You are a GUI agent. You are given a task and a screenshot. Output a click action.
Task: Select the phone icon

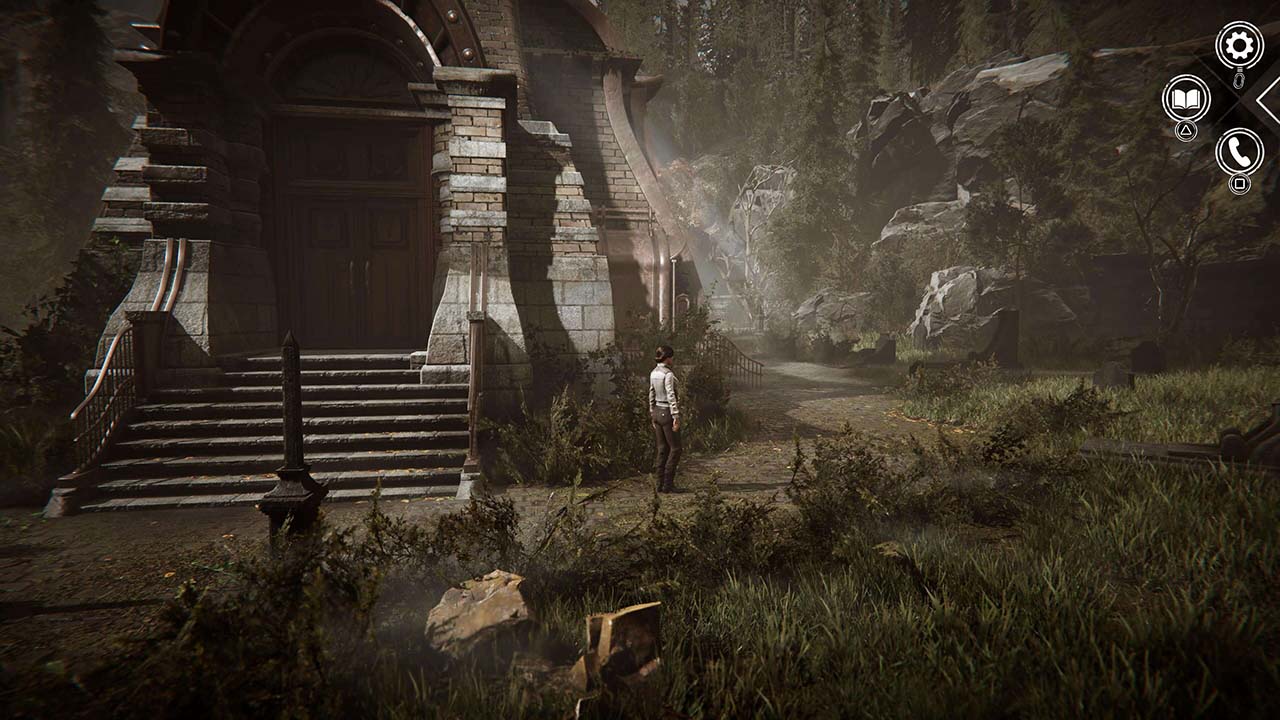point(1238,150)
